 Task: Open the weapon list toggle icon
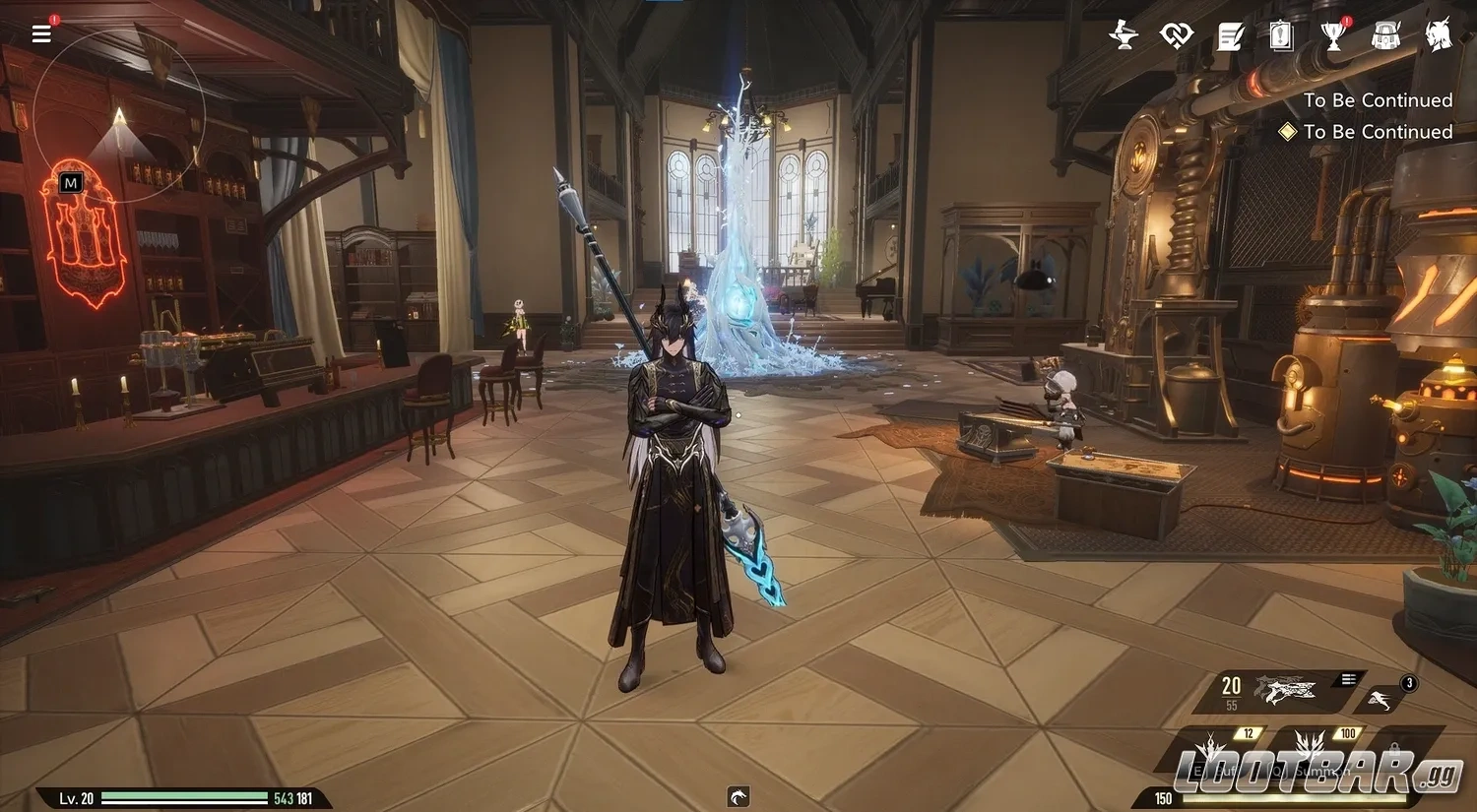click(x=1348, y=679)
